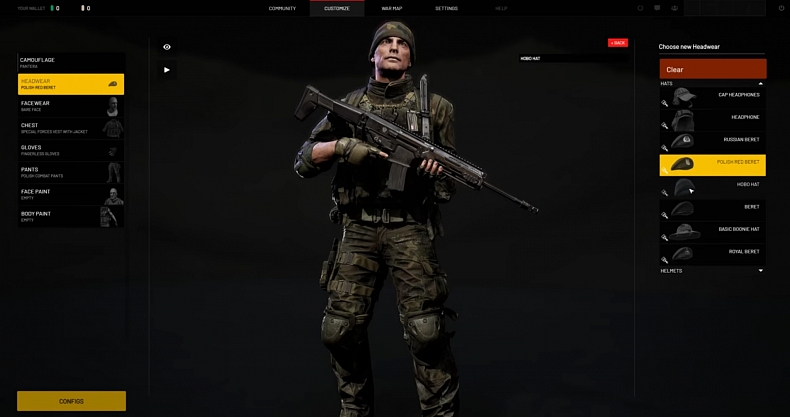This screenshot has height=417, width=790.
Task: Open the Body Paint category
Action: coord(71,216)
